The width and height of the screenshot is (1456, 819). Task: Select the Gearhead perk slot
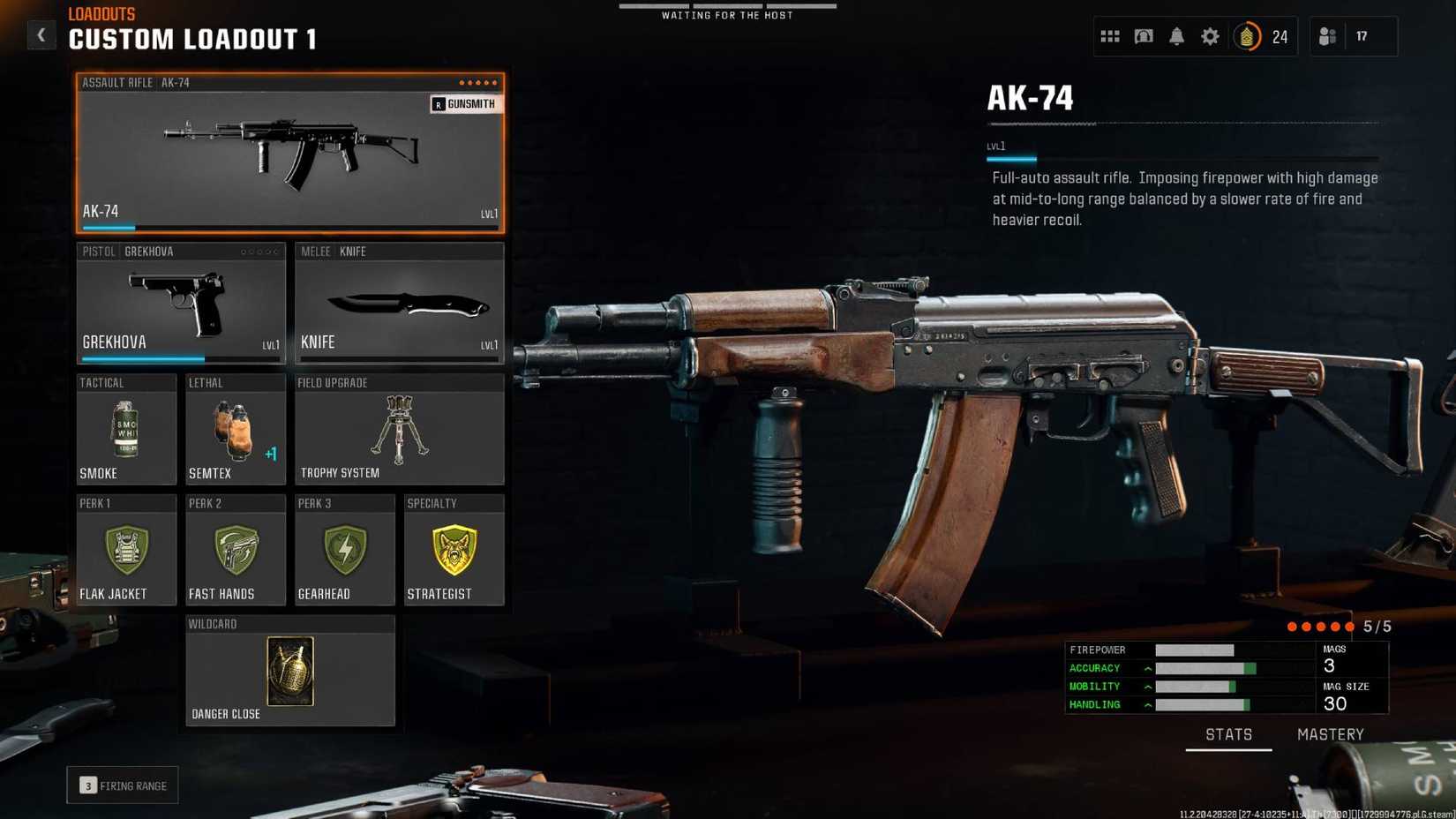(x=344, y=551)
